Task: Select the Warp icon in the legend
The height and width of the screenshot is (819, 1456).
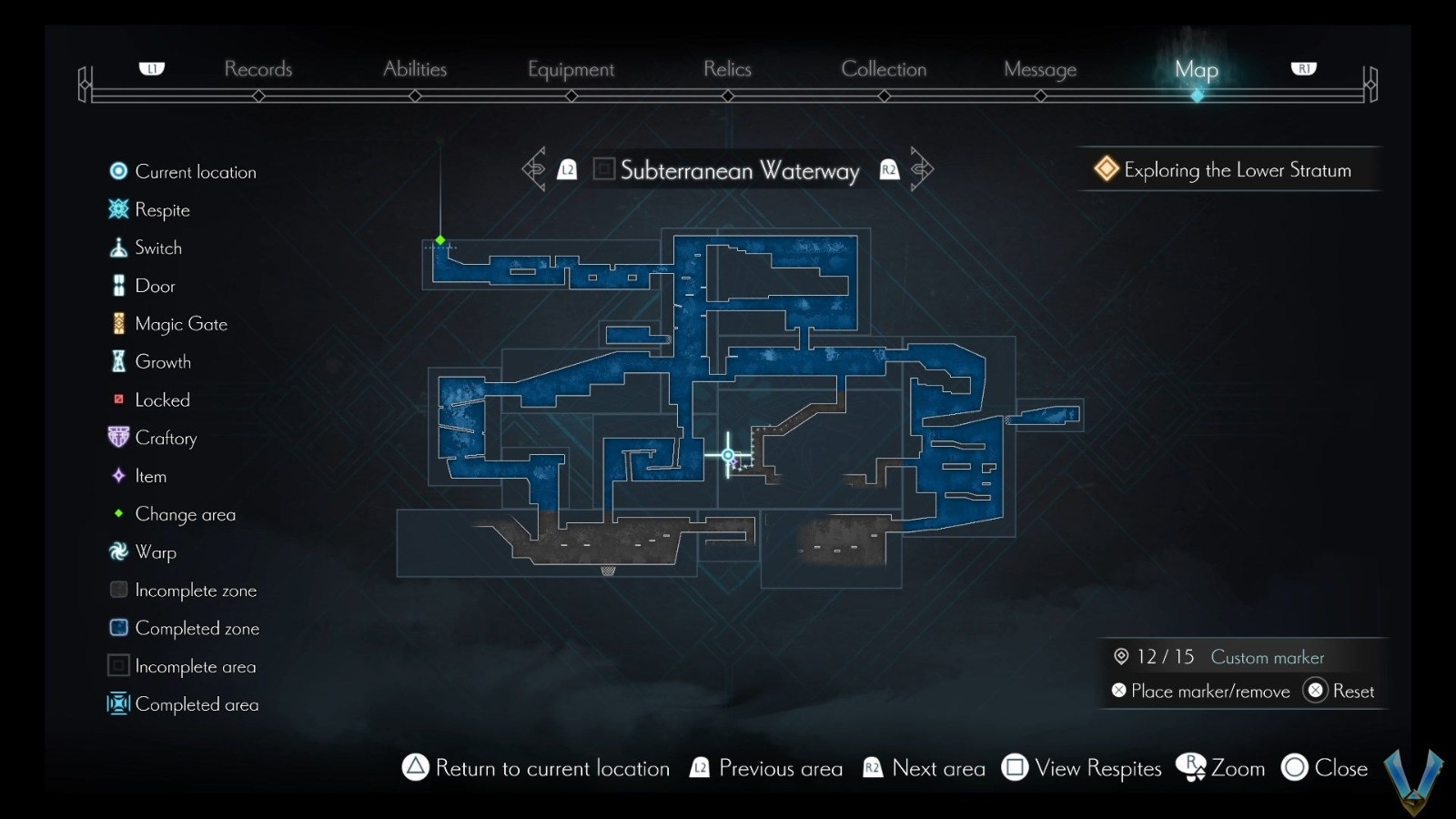Action: (118, 551)
